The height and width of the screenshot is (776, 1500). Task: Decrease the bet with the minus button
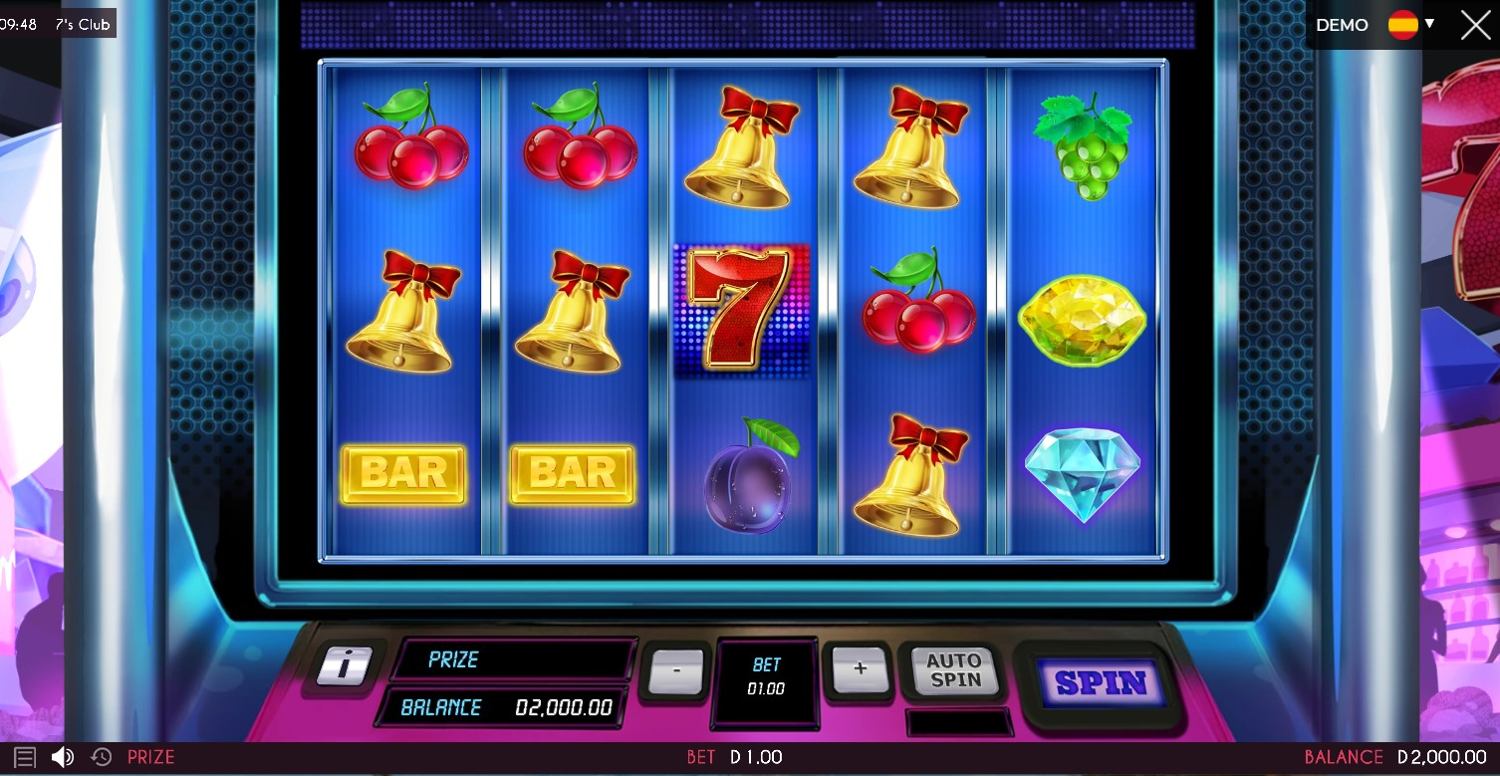[675, 671]
